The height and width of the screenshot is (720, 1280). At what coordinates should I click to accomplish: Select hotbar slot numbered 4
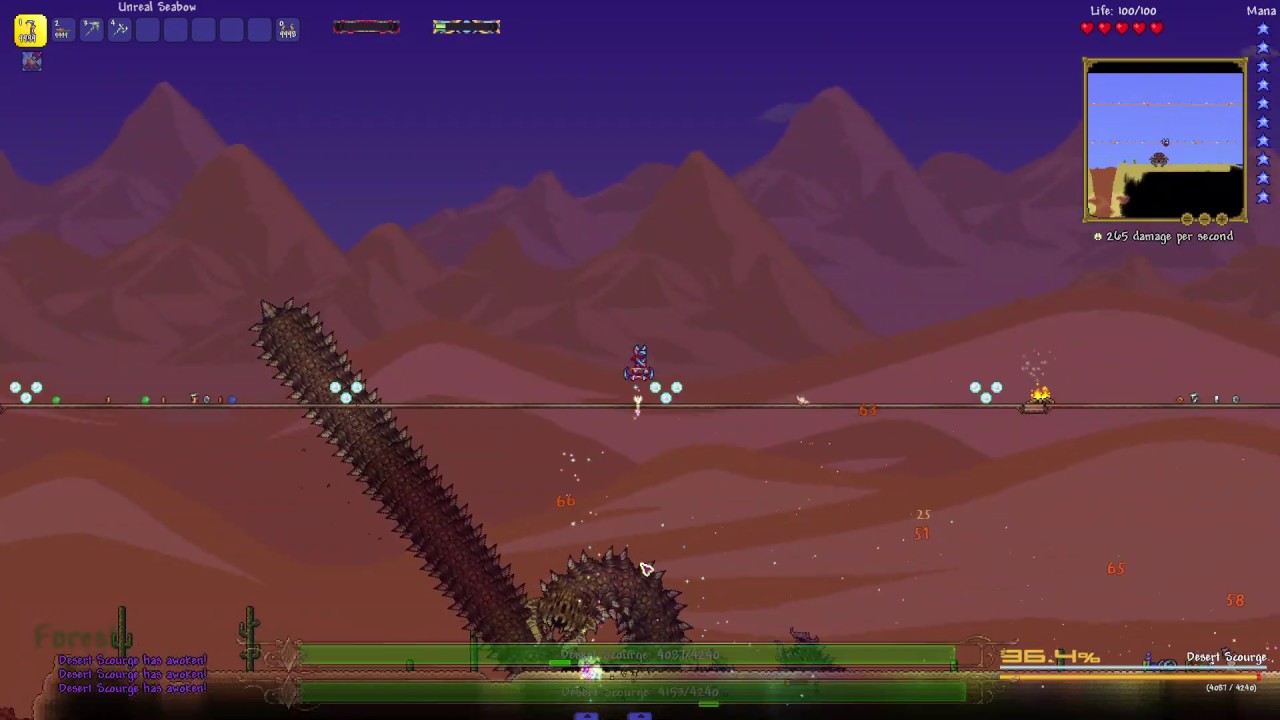coord(118,29)
